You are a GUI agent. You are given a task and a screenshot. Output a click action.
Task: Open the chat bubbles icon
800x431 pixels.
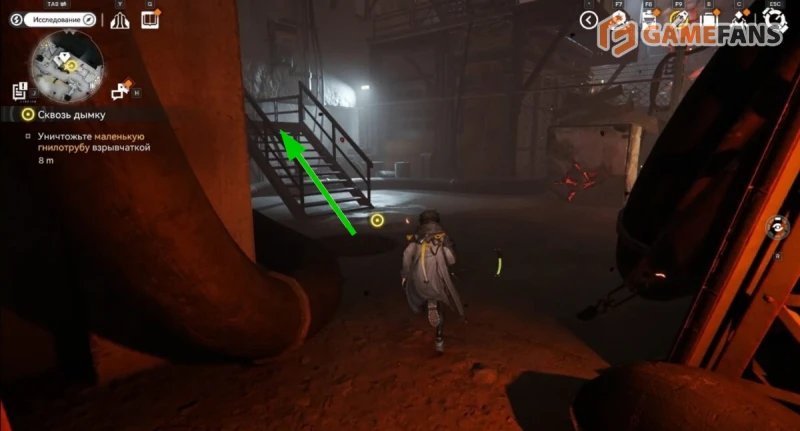[x=122, y=92]
